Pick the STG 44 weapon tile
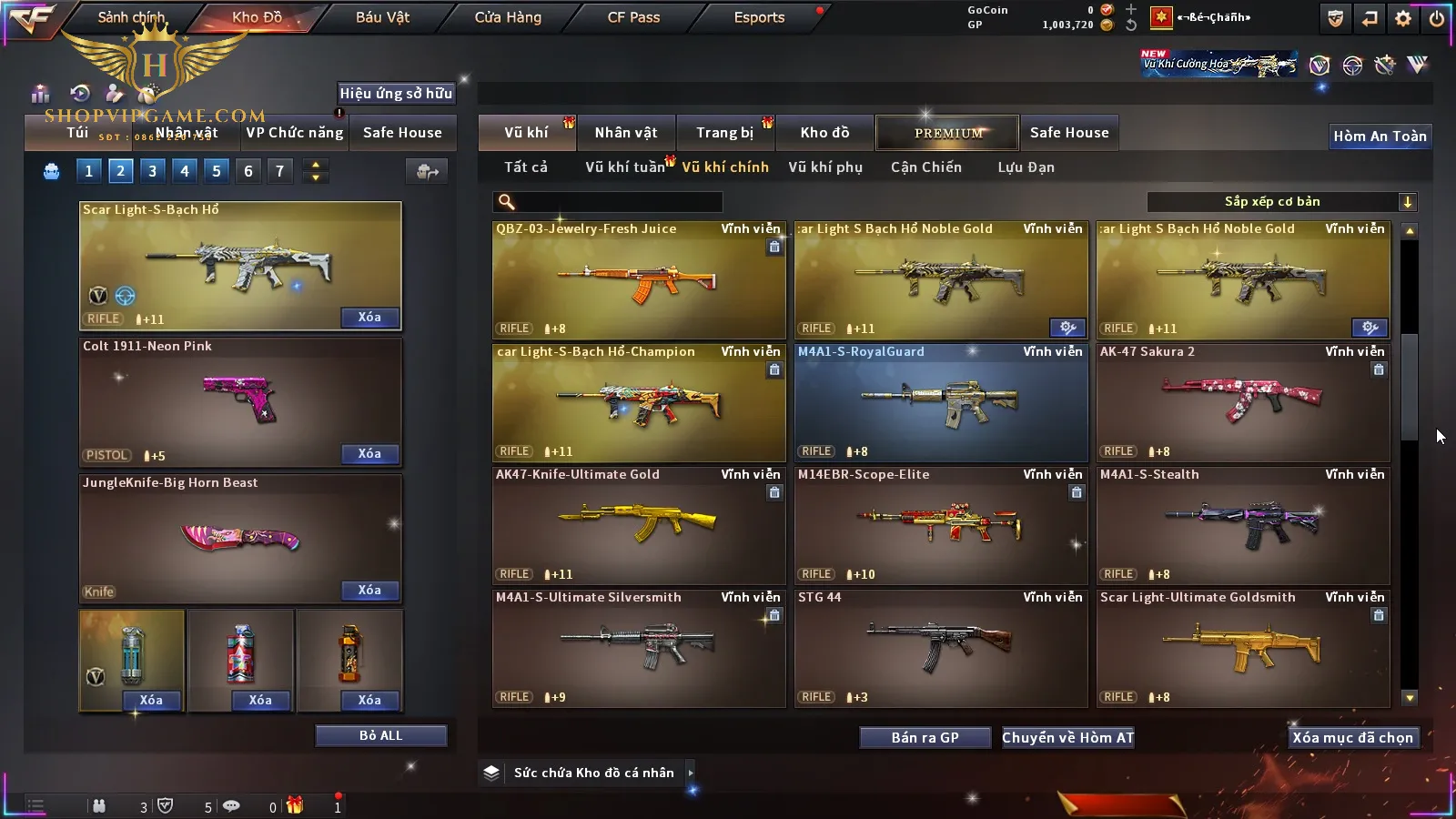 941,648
